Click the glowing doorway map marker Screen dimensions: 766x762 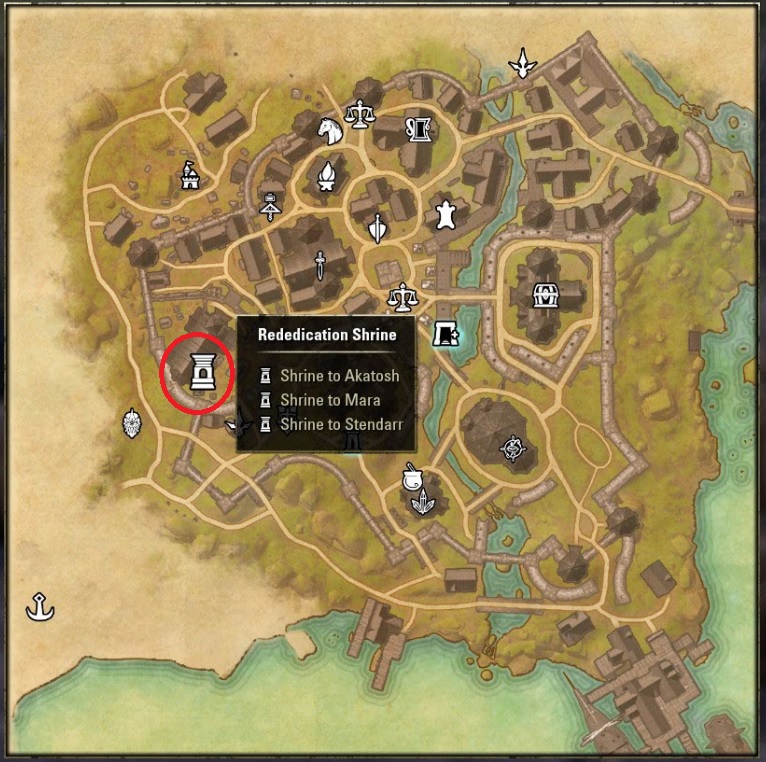tap(444, 334)
